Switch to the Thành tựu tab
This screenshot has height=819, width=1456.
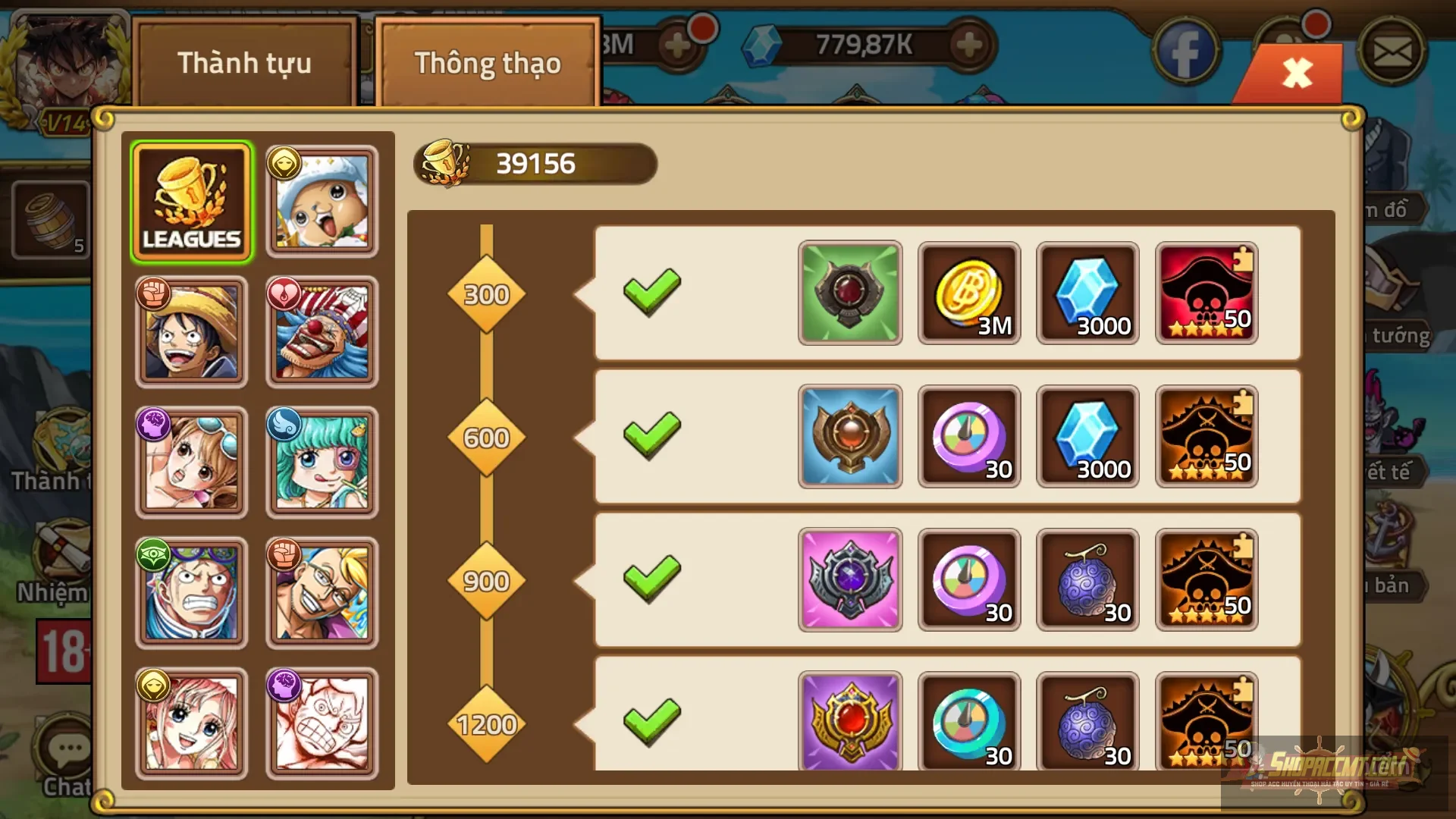pos(244,64)
